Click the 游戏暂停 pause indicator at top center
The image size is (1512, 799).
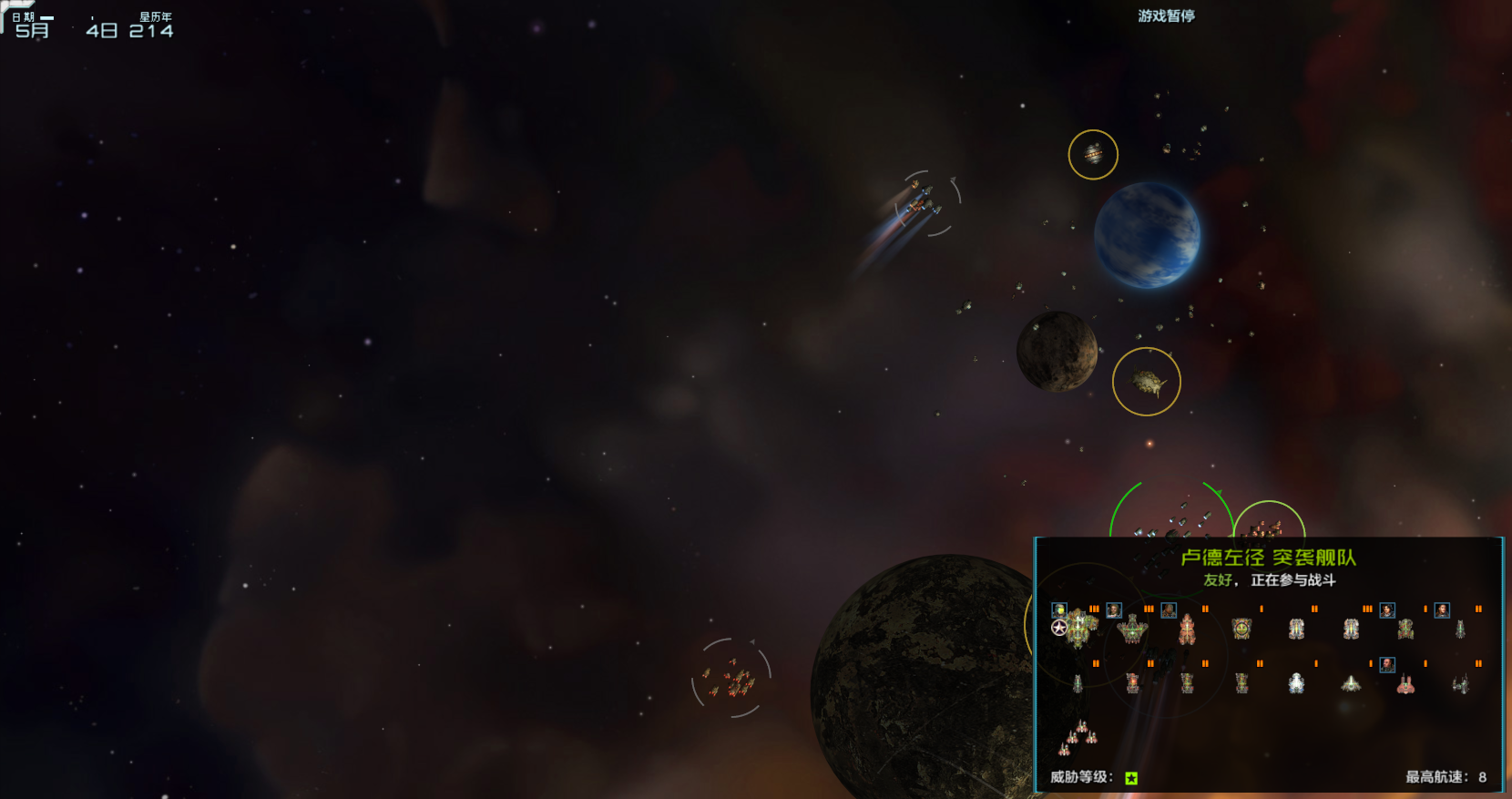coord(1167,15)
